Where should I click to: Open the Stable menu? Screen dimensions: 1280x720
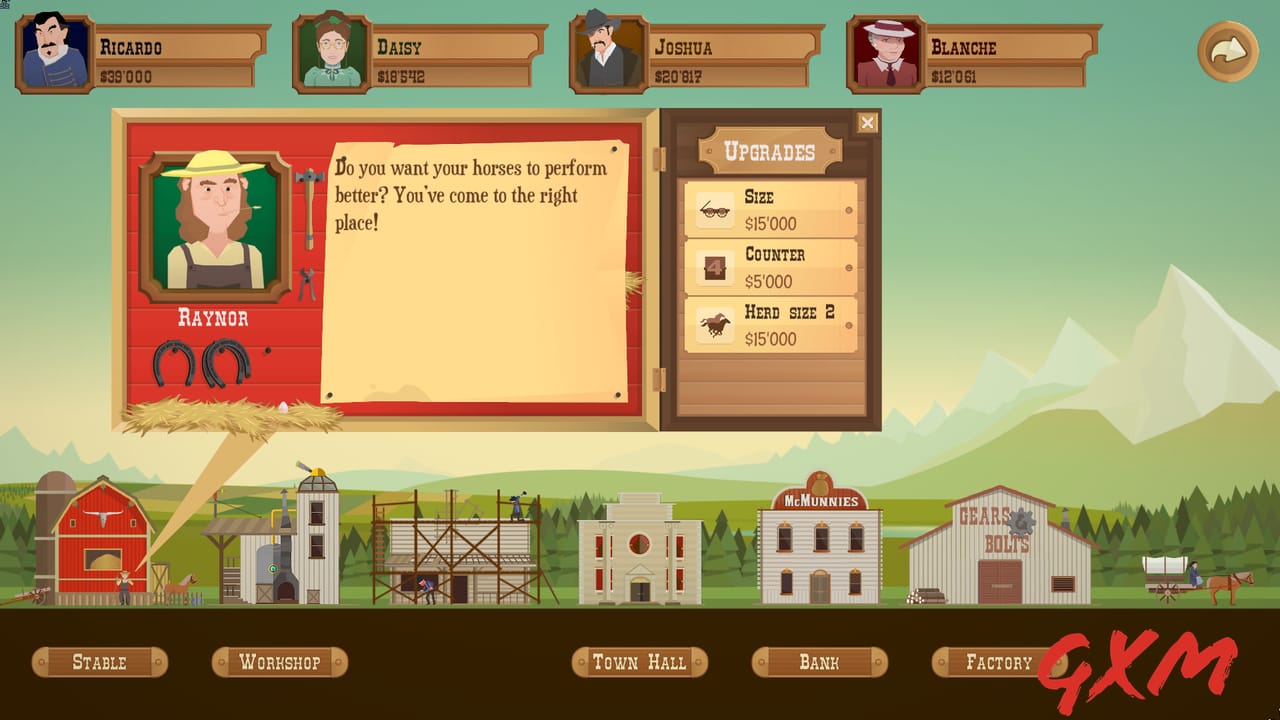coord(99,662)
